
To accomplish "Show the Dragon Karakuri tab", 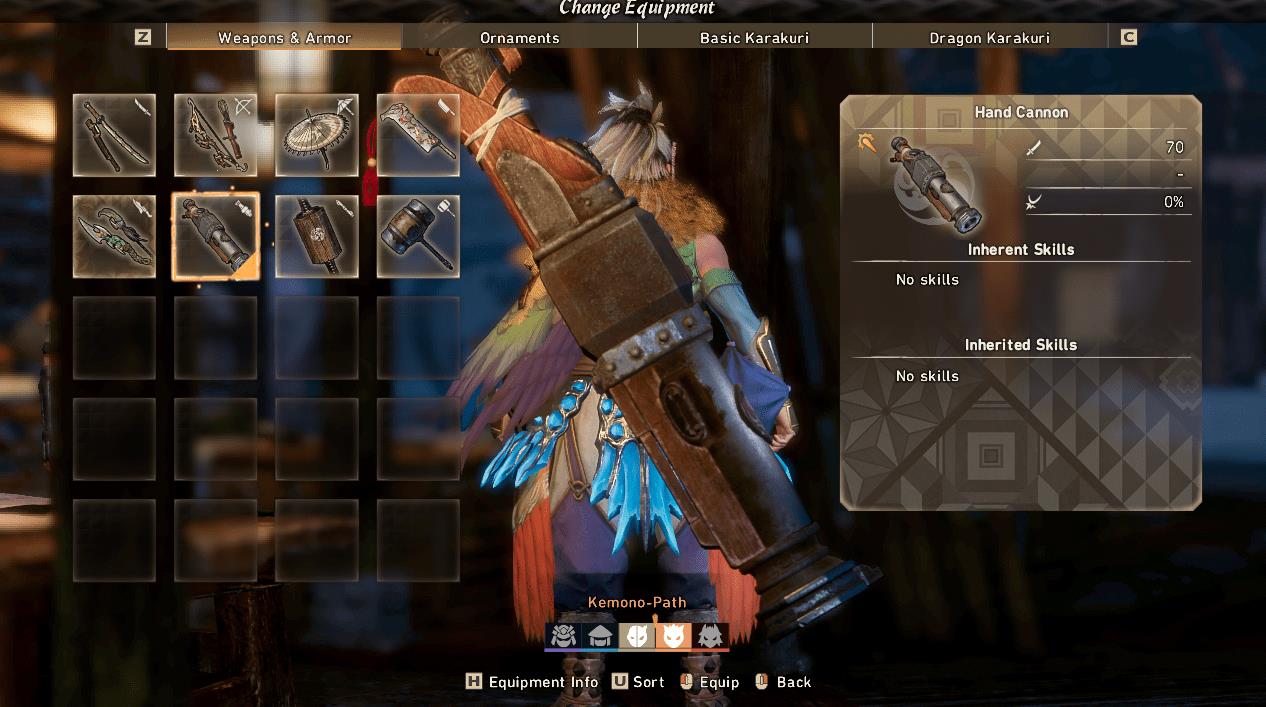I will [989, 38].
